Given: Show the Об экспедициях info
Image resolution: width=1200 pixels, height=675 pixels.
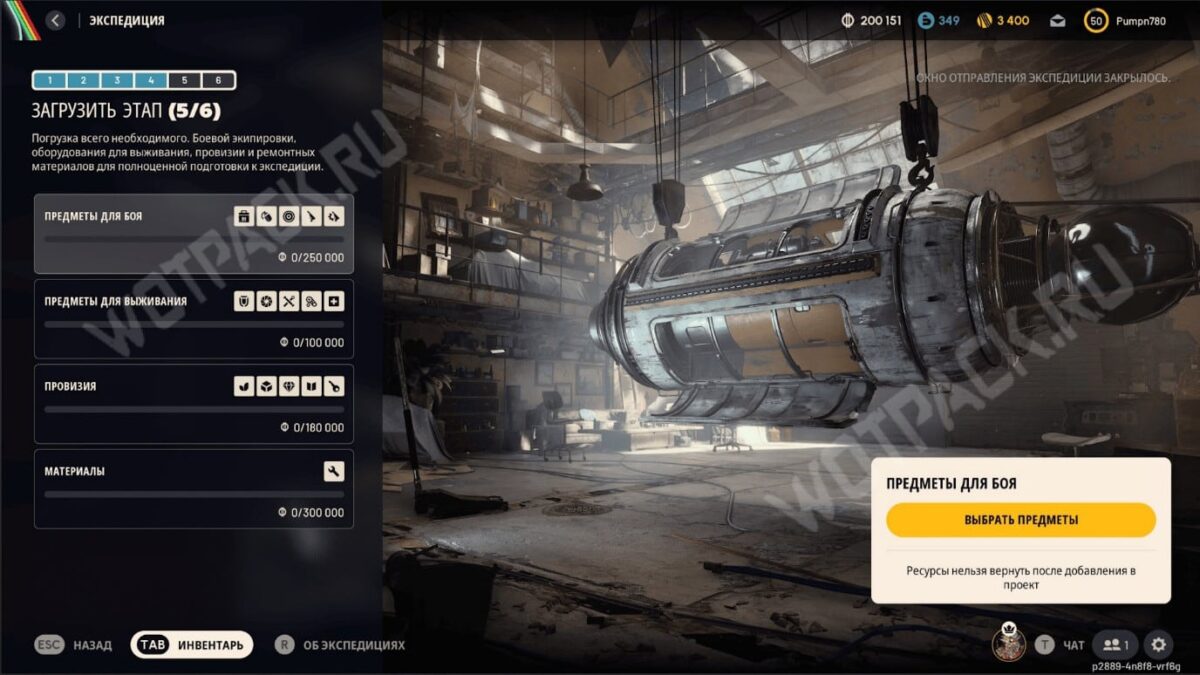Looking at the screenshot, I should click(340, 645).
